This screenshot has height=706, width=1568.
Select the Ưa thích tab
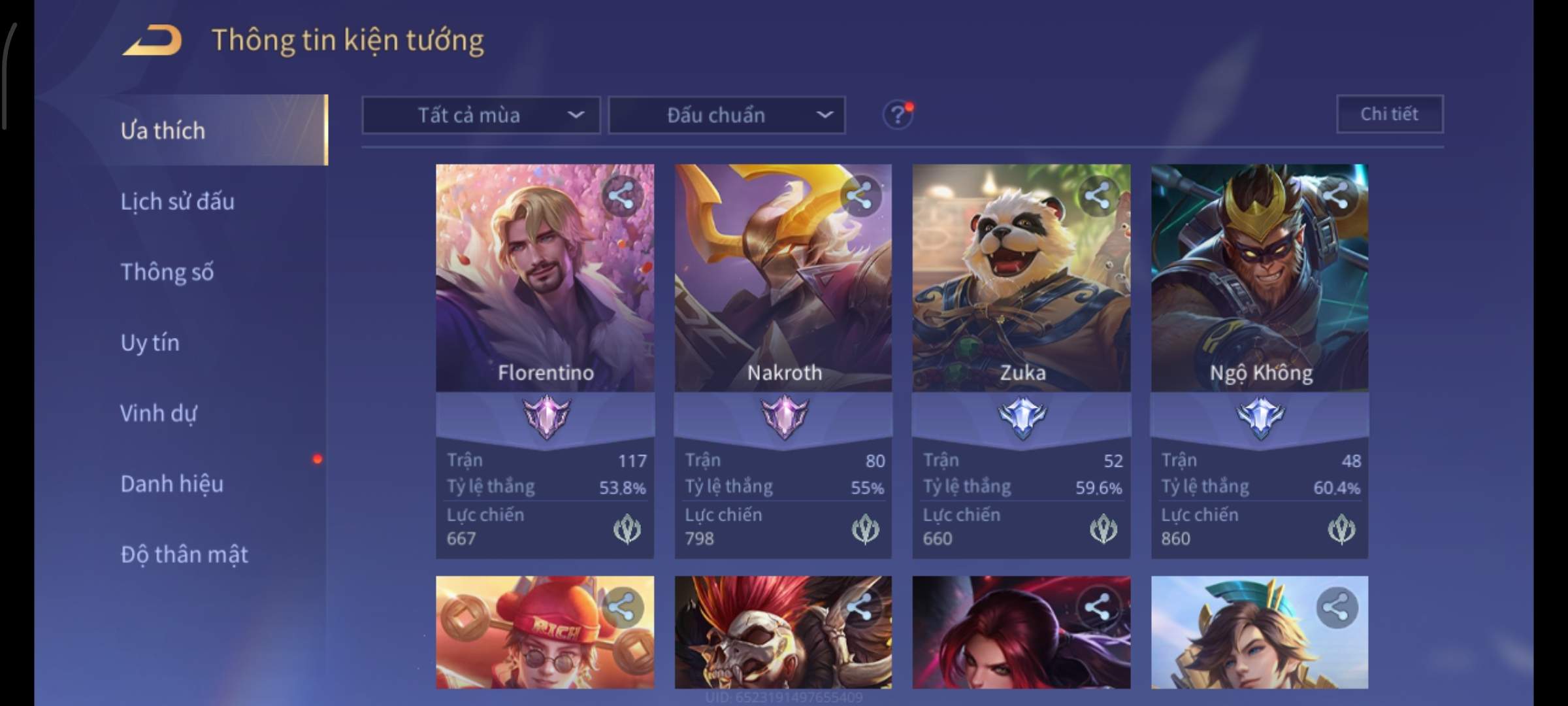163,131
